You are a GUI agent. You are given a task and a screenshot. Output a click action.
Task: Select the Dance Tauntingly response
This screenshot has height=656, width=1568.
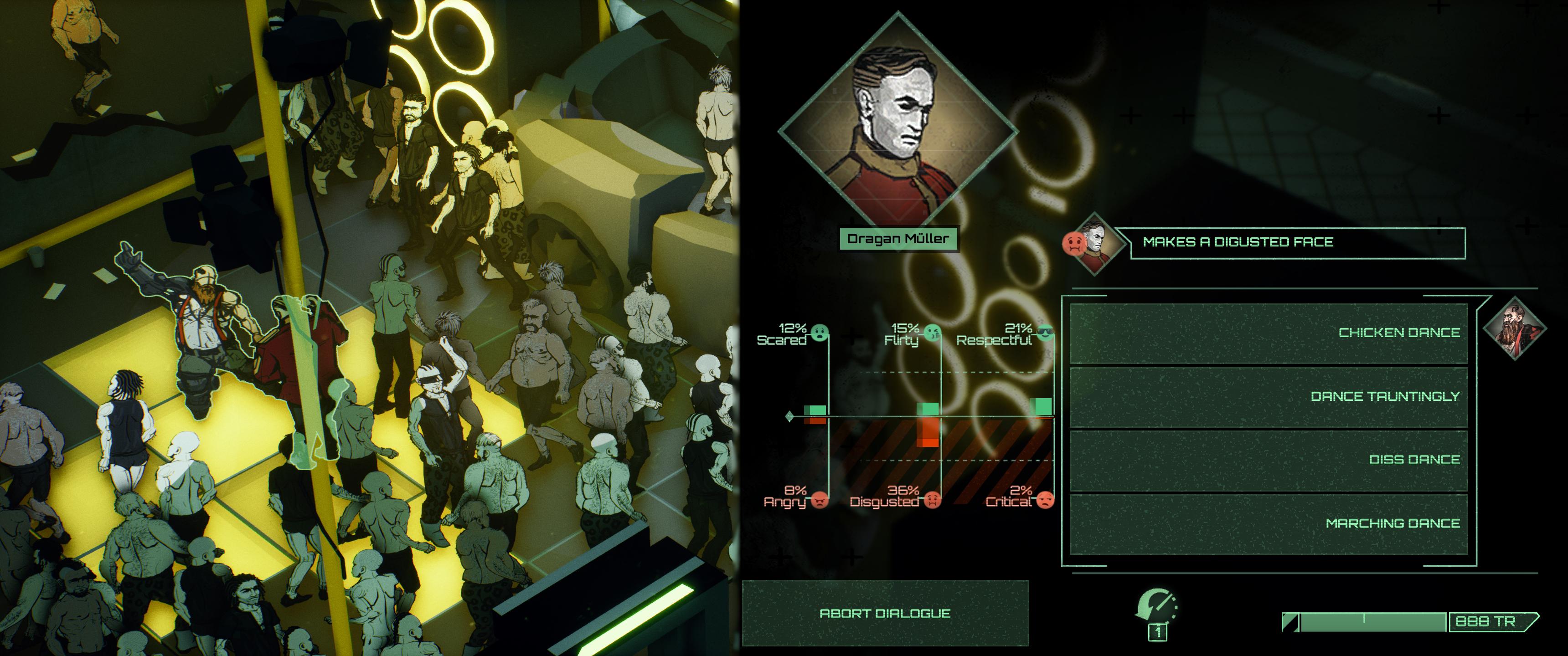point(1269,397)
